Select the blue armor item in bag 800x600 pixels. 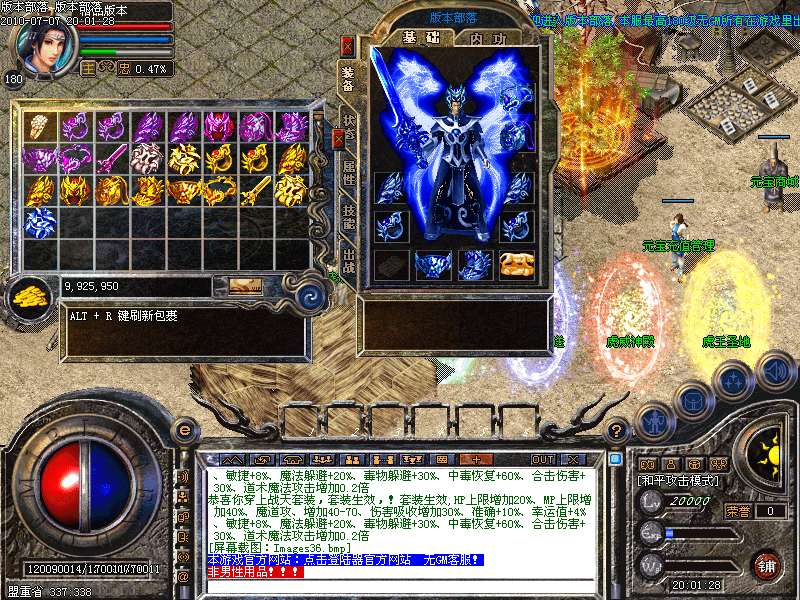click(x=38, y=222)
